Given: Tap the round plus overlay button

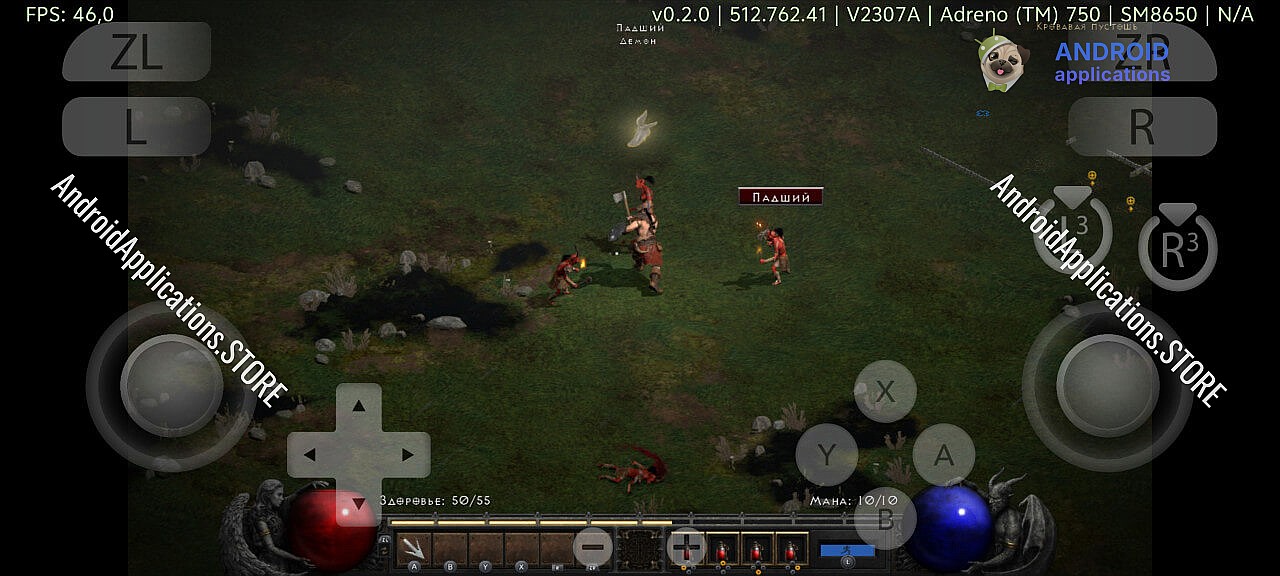Looking at the screenshot, I should 686,547.
